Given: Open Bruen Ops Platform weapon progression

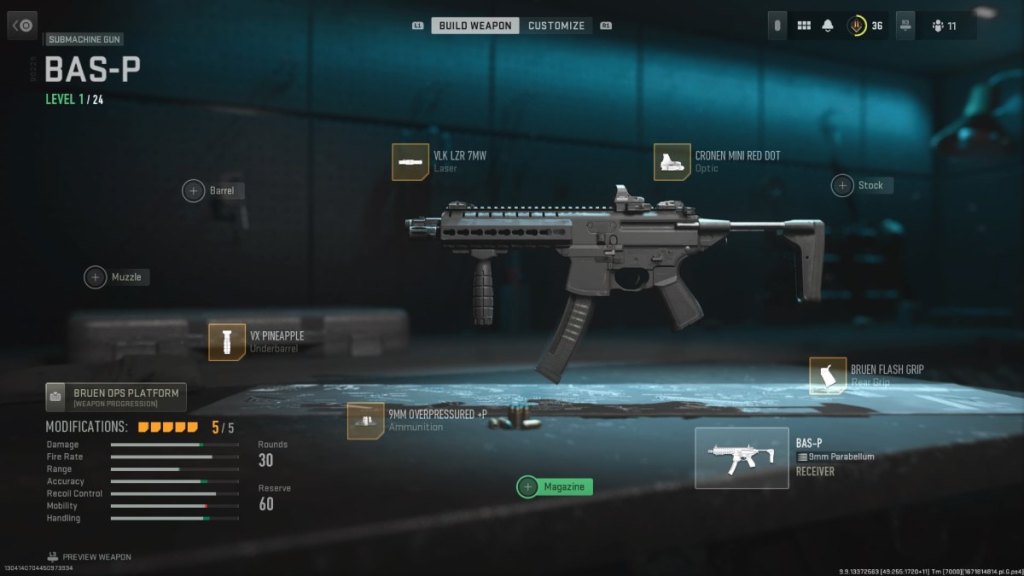Looking at the screenshot, I should coord(116,397).
